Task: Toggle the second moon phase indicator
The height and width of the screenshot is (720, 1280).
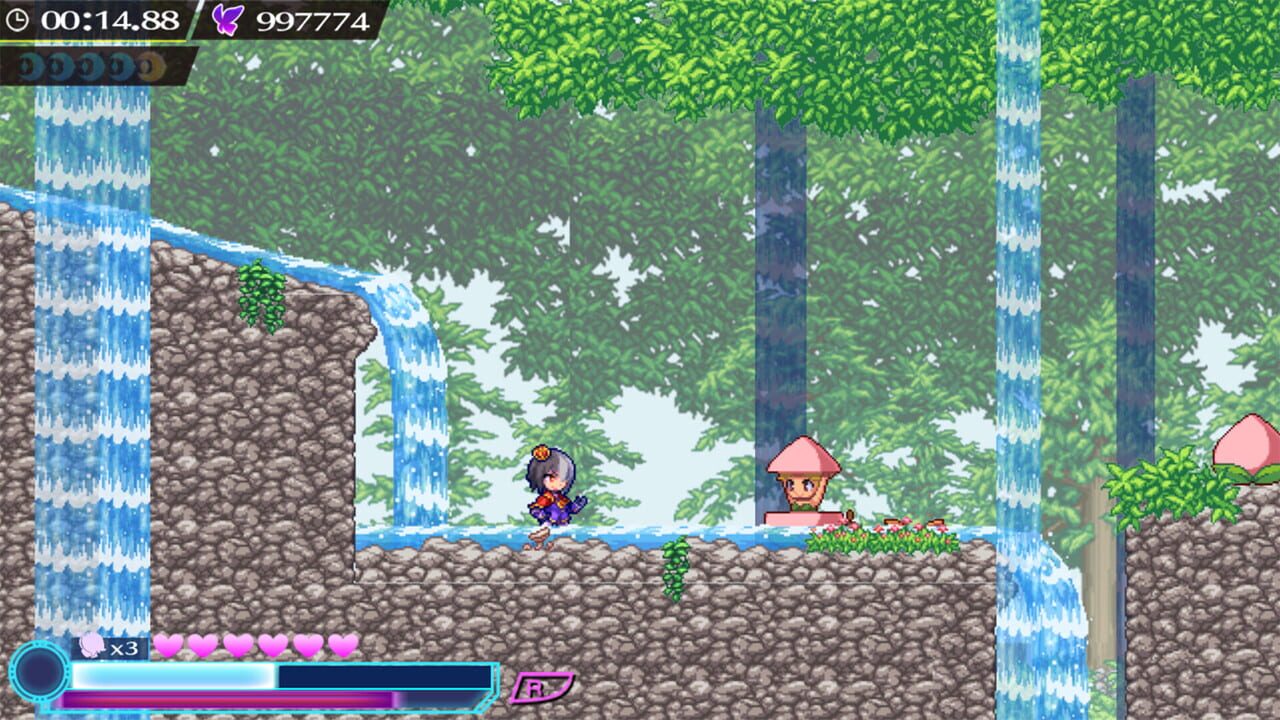Action: 57,64
